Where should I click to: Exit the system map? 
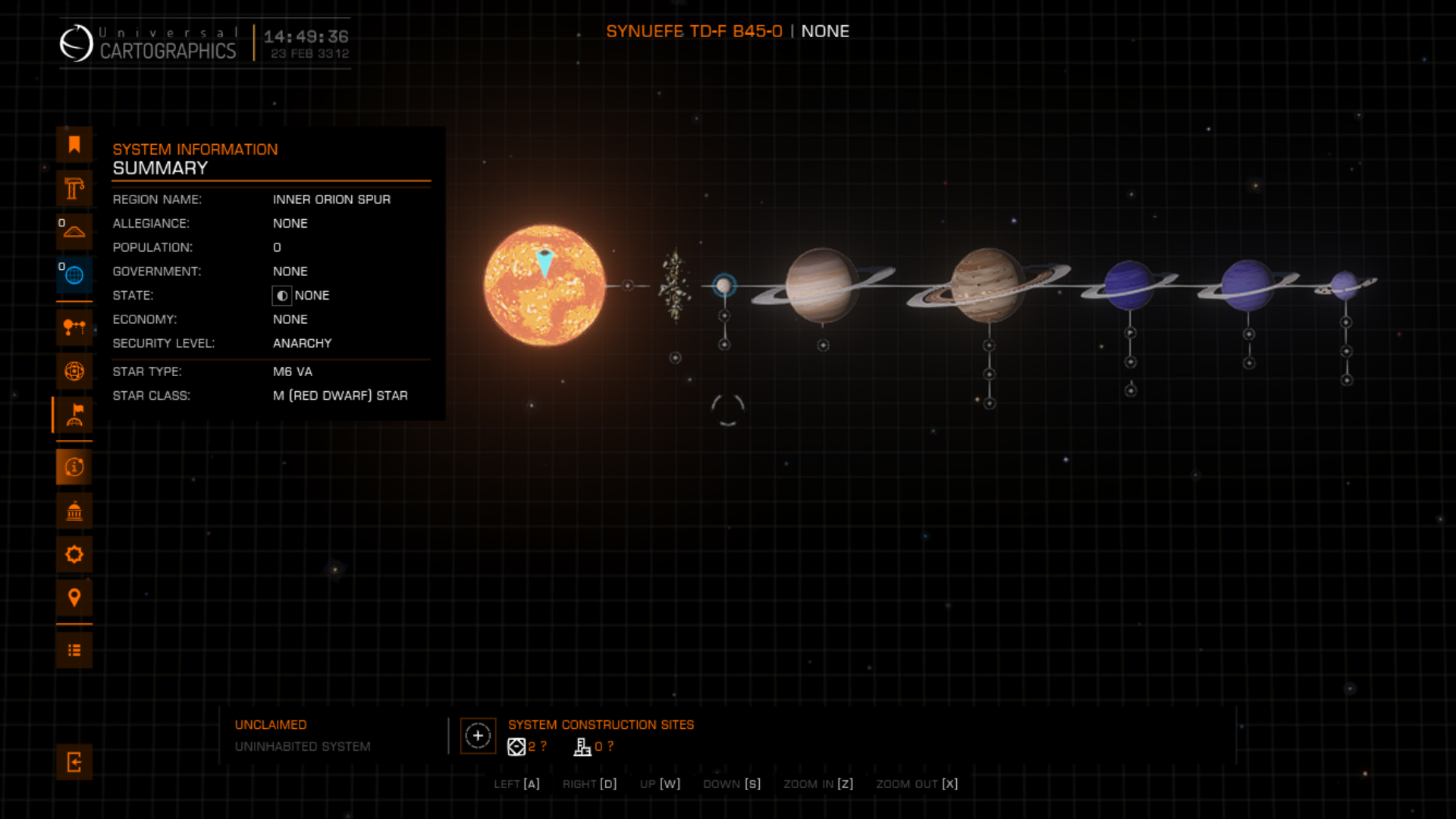74,762
